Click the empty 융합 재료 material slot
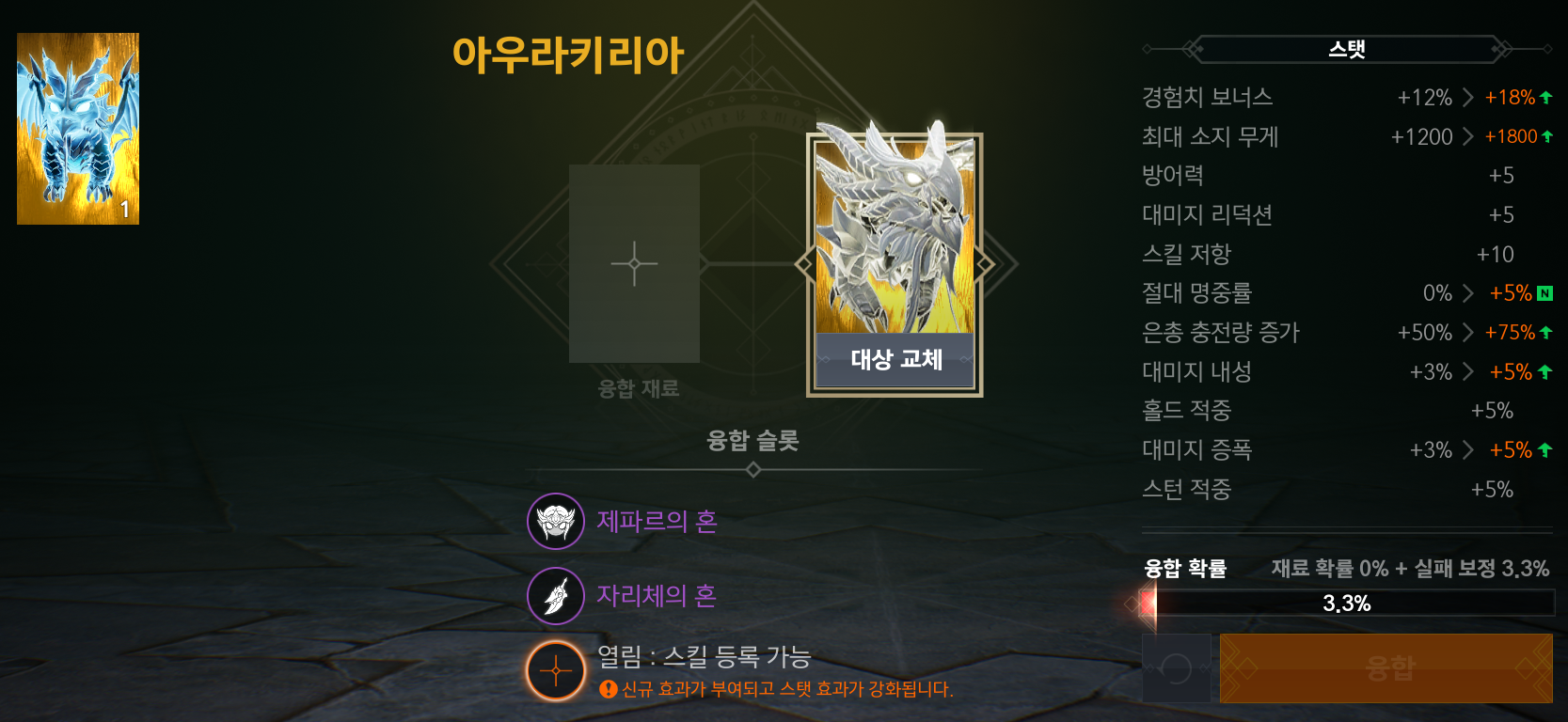Viewport: 1568px width, 722px height. [634, 264]
